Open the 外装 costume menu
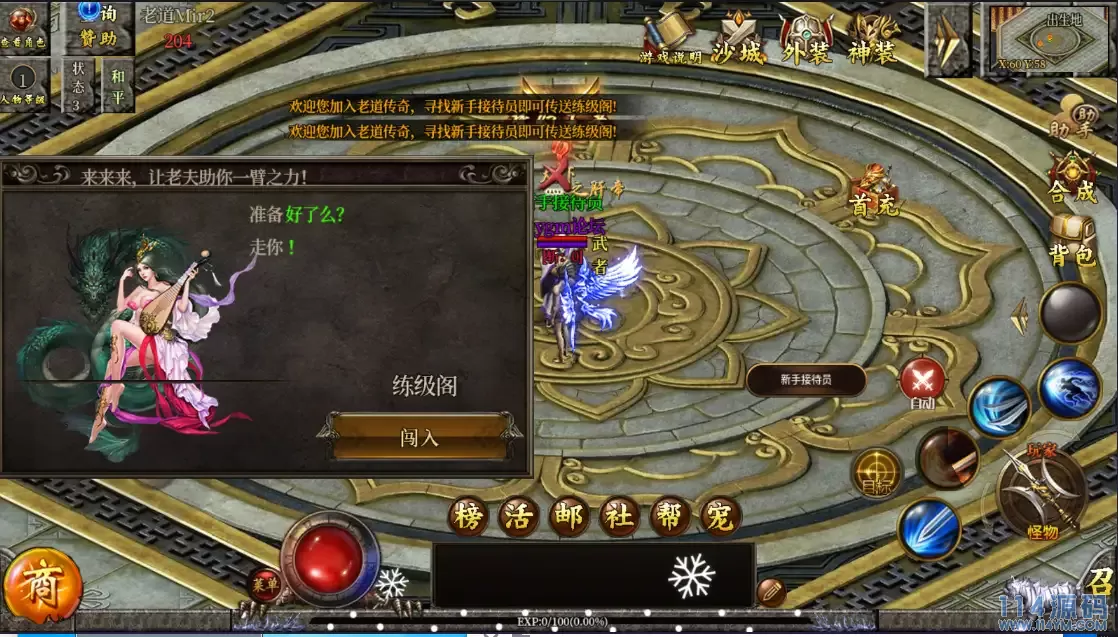 [806, 41]
